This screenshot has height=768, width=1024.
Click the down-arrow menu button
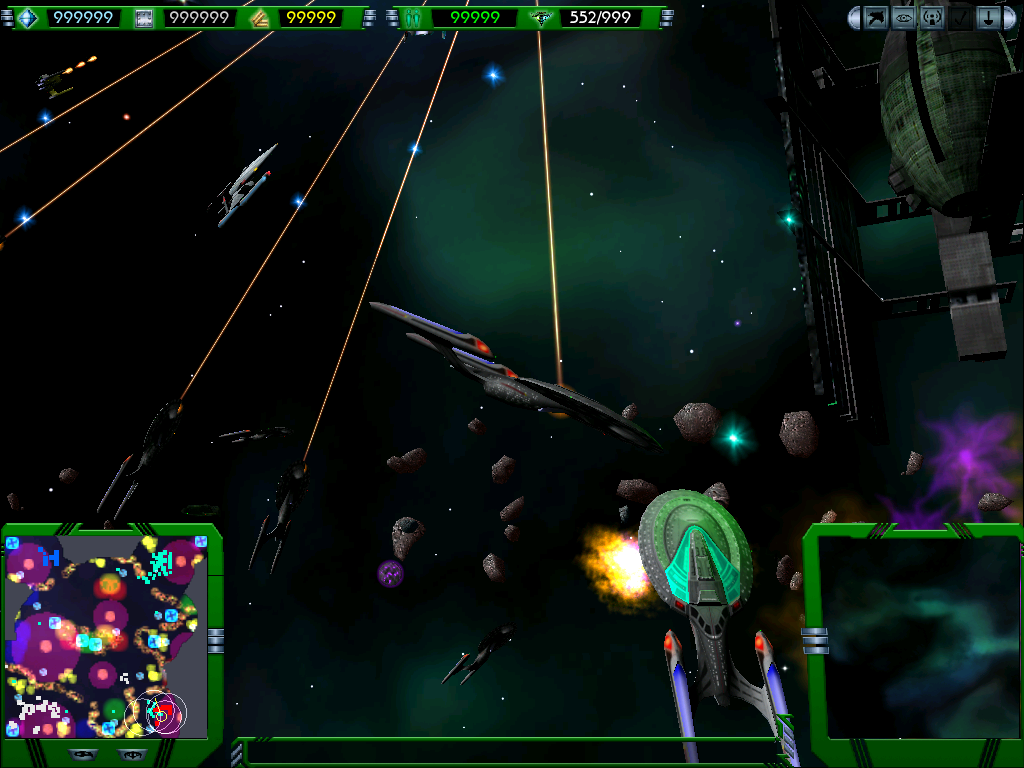point(988,18)
